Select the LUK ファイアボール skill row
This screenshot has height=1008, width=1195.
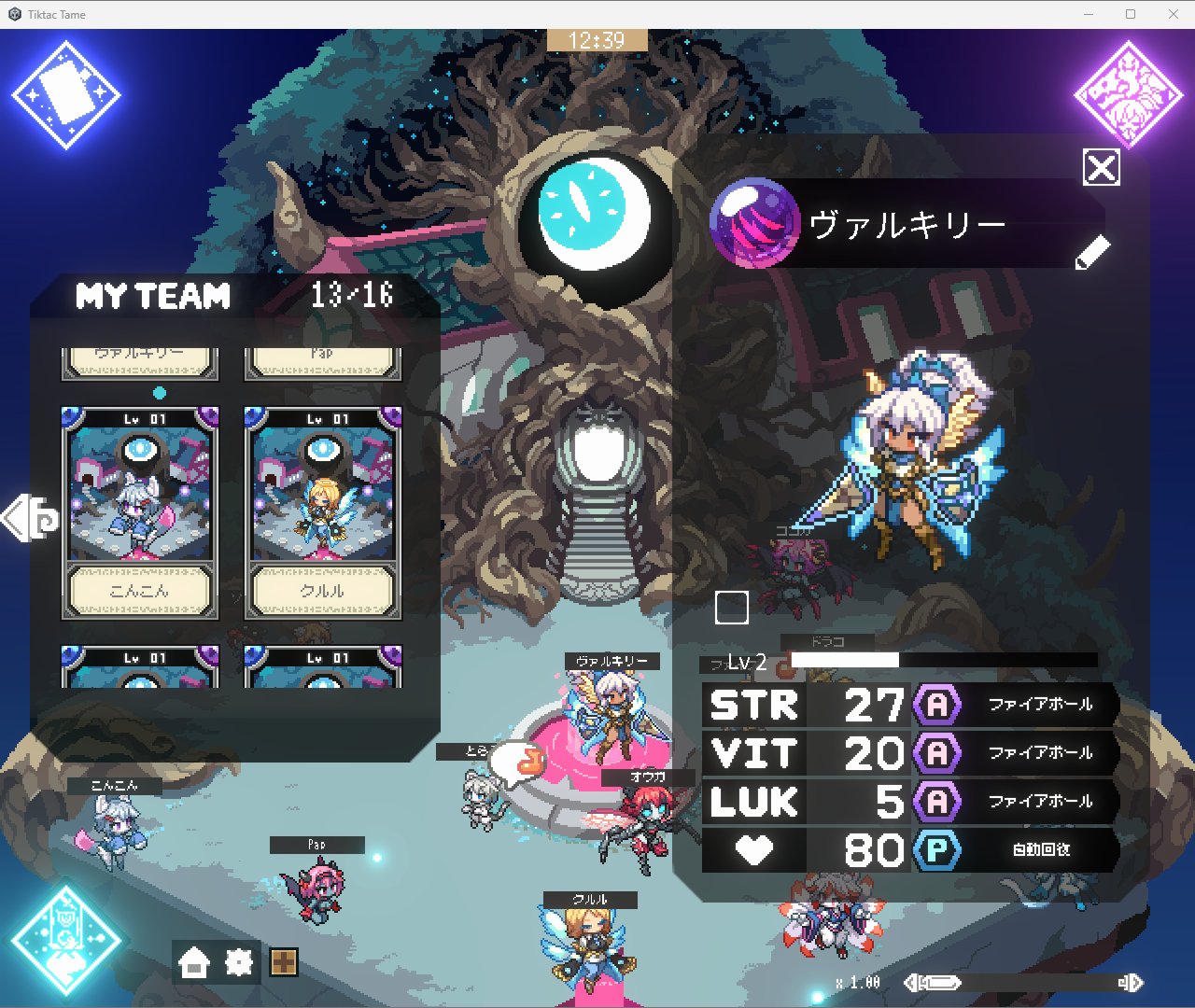click(1018, 802)
